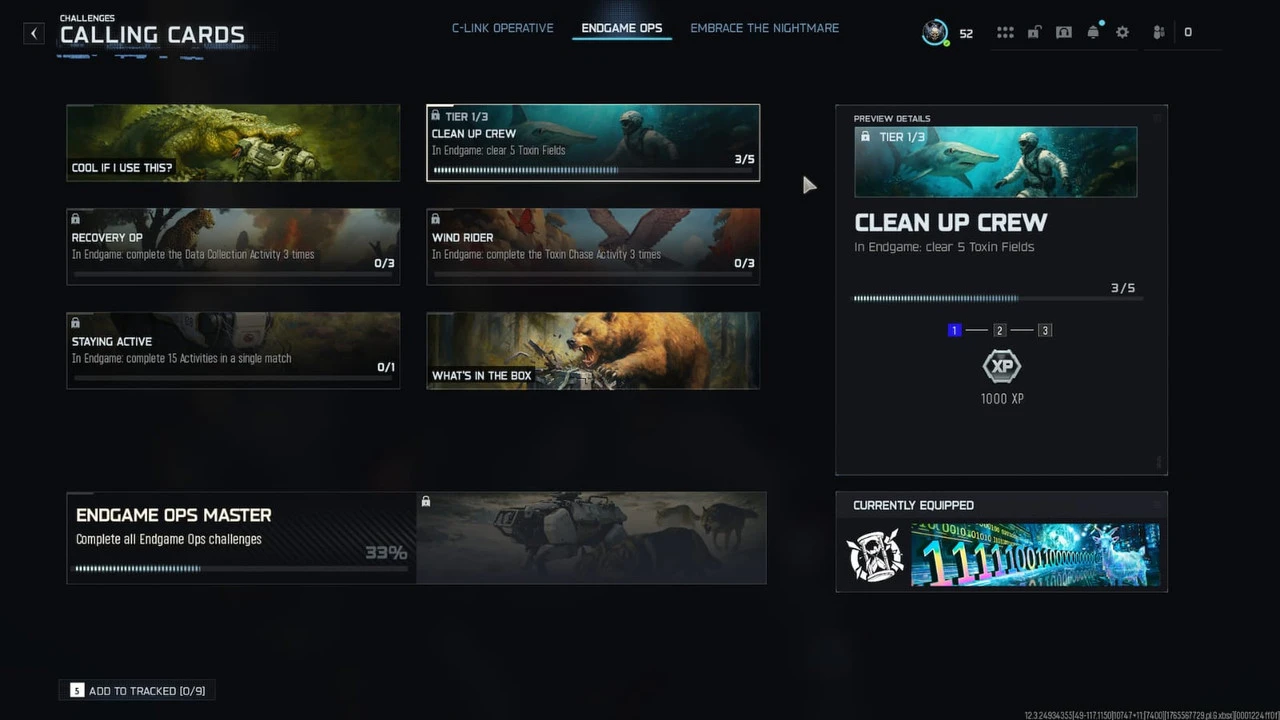Open the player showcase frame icon
The image size is (1280, 720).
coord(1063,31)
